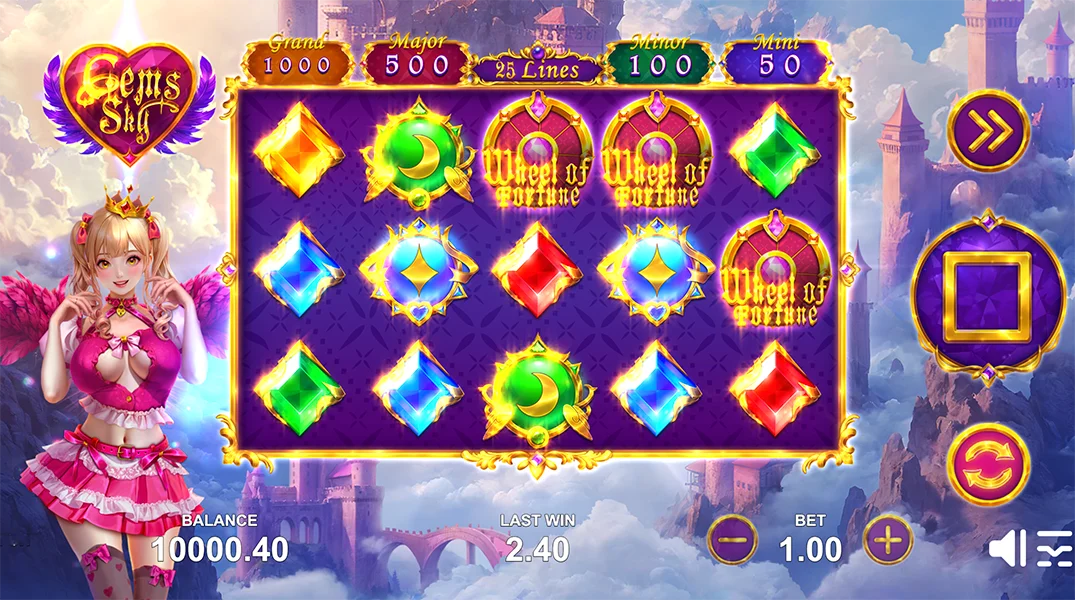Decrease the bet with the minus button

tap(733, 541)
